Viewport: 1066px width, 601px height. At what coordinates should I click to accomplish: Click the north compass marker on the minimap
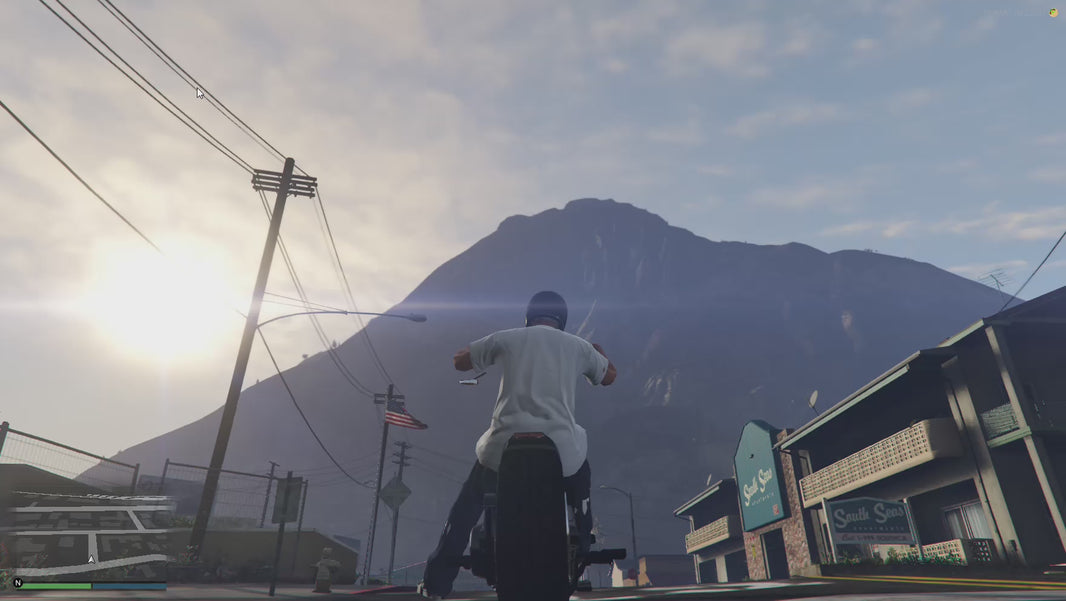pos(17,582)
